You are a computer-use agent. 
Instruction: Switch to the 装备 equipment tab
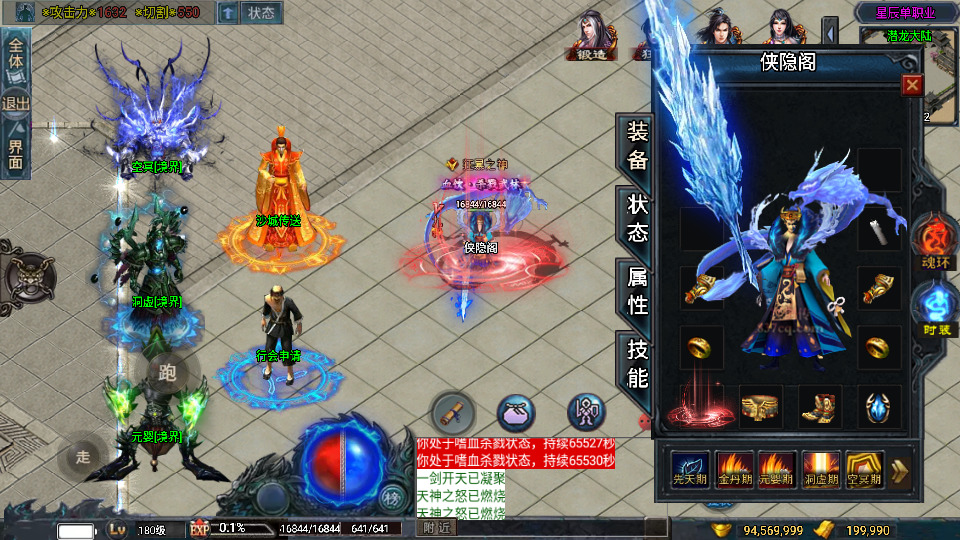(x=637, y=146)
